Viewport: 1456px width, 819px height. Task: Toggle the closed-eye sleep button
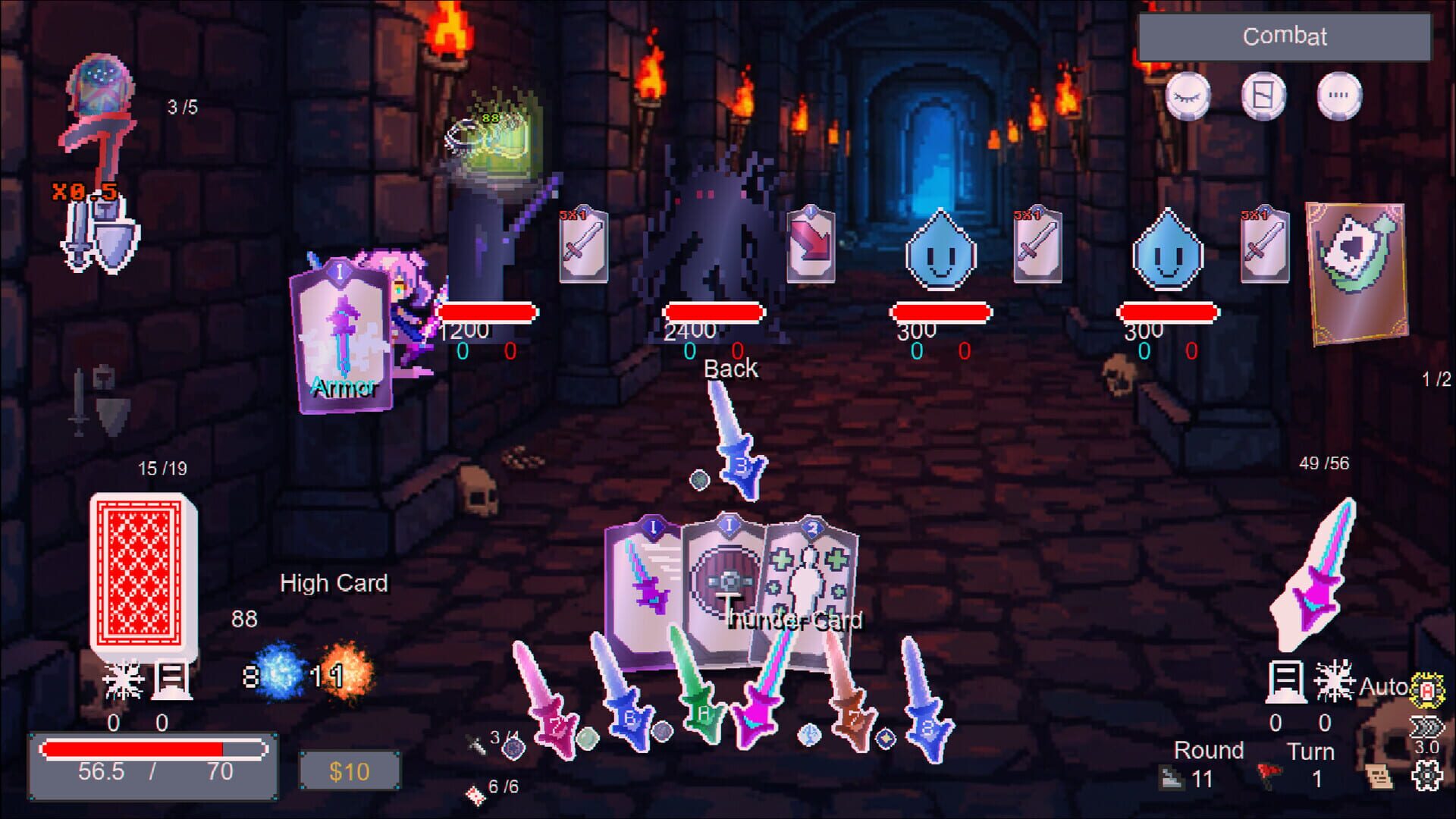[1188, 97]
